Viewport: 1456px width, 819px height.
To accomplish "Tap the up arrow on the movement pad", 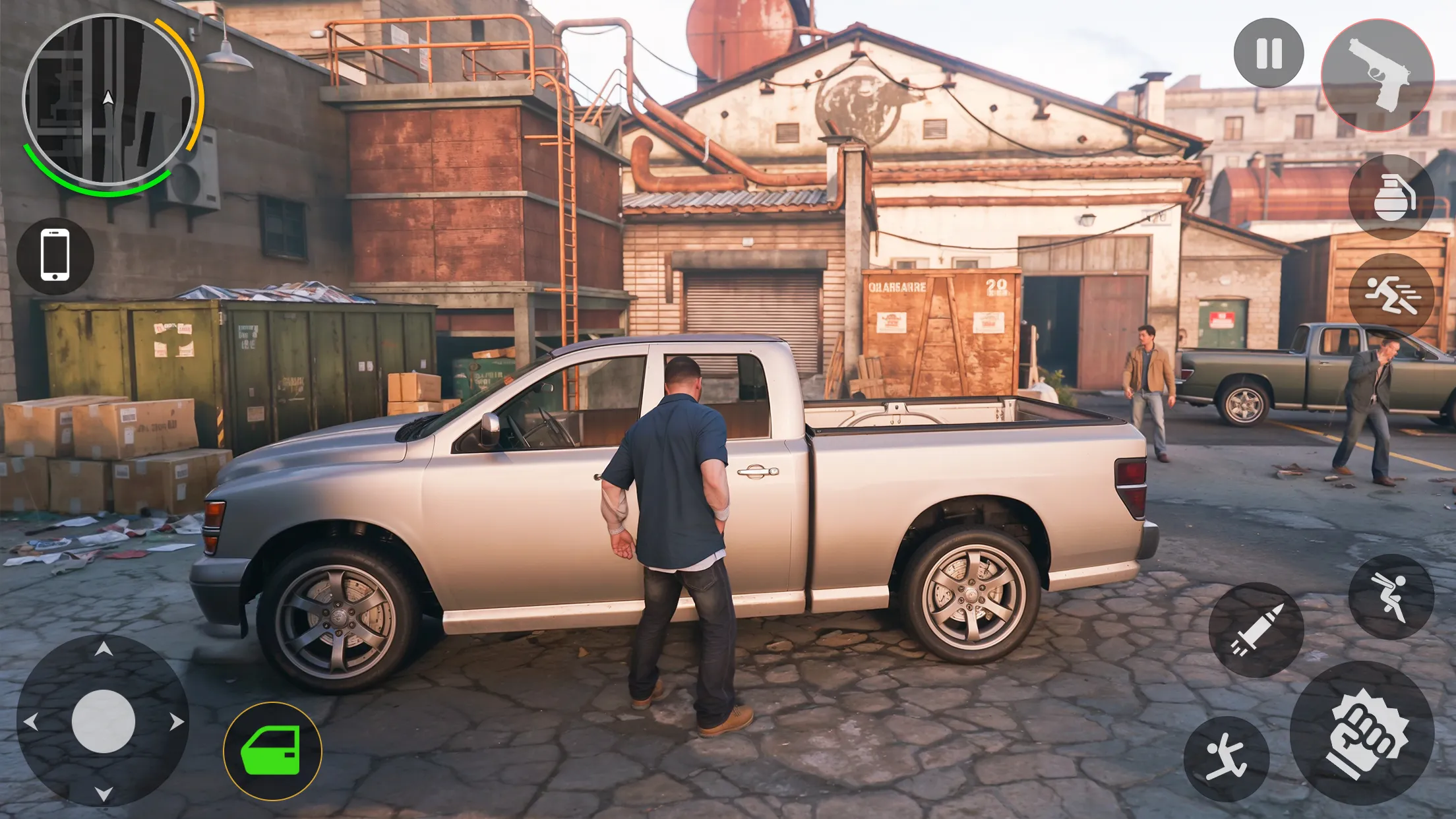I will click(x=106, y=650).
